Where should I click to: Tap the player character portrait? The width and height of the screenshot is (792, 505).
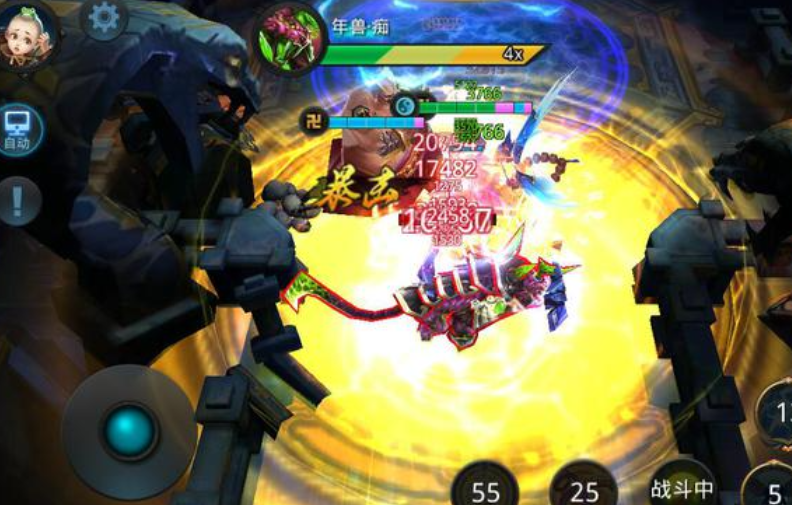pyautogui.click(x=27, y=35)
